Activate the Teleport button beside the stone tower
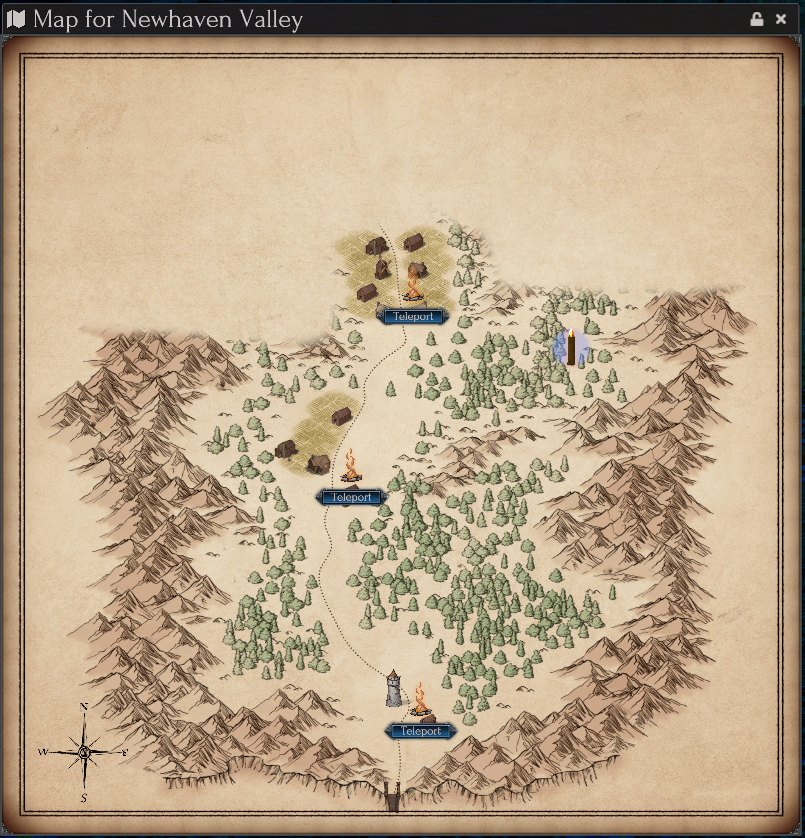This screenshot has width=805, height=838. 421,731
